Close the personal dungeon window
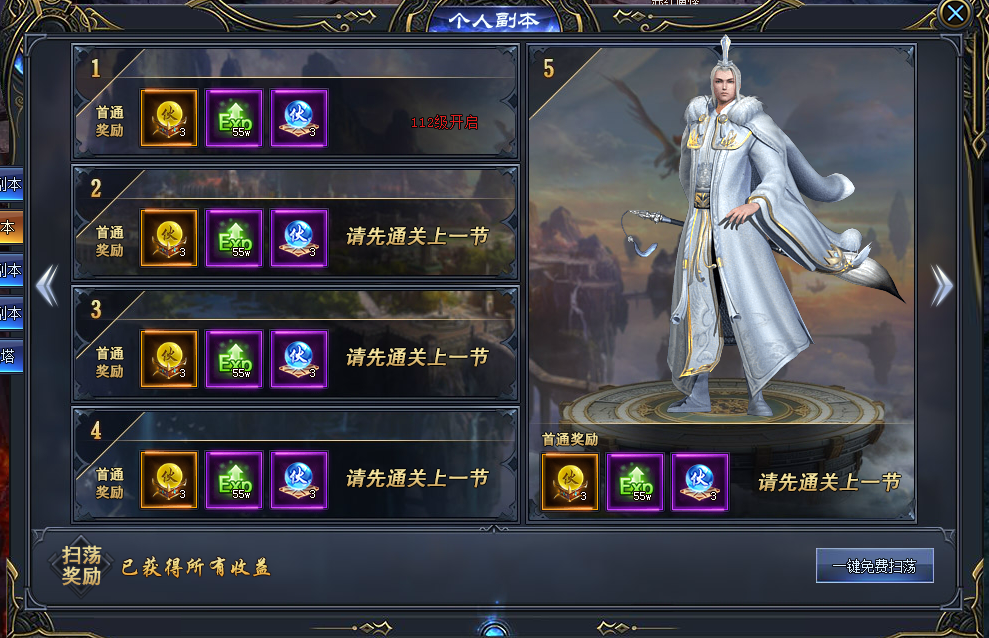Viewport: 989px width, 638px height. (956, 13)
